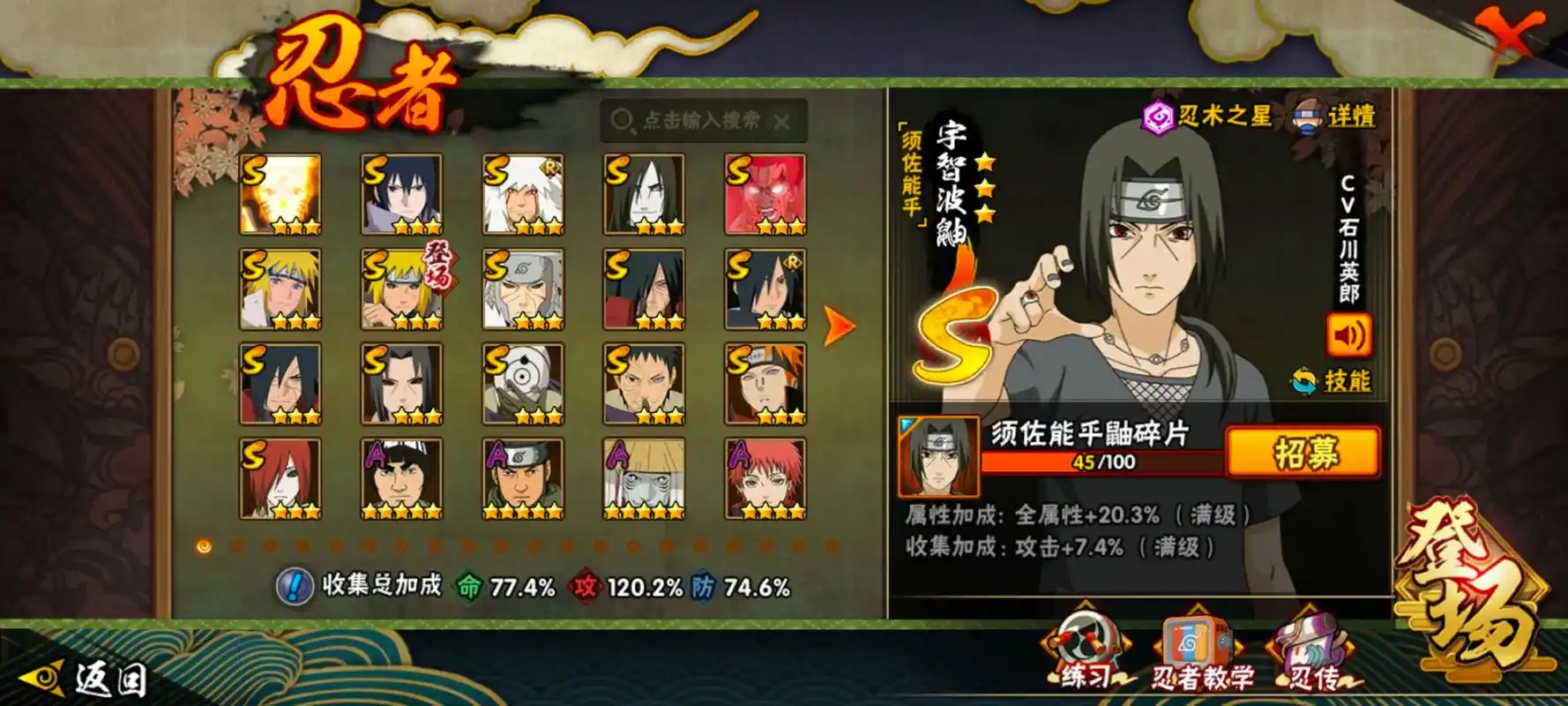
Task: Choose the white-haired Jiraiya ninja portrait
Action: pos(523,194)
